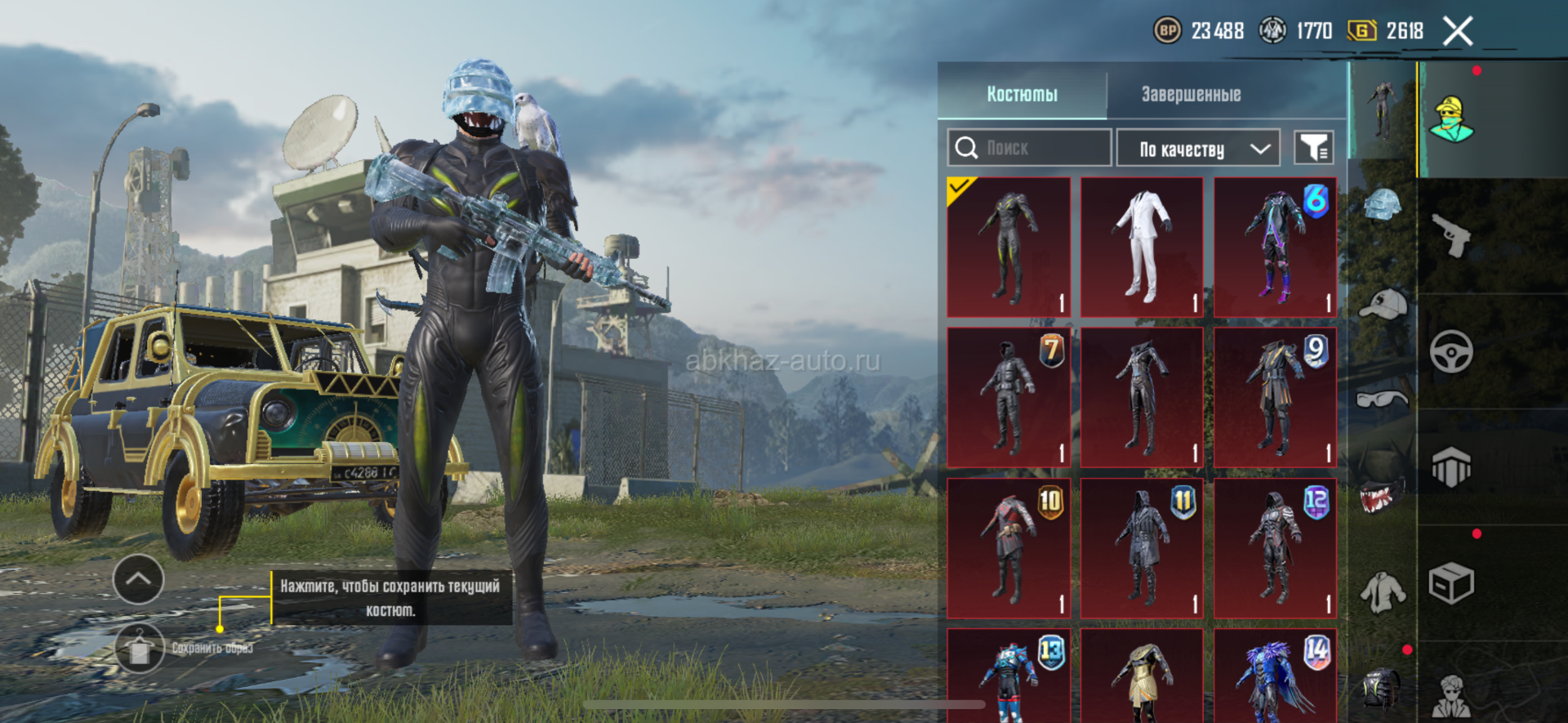Select the costume with badge 12
The height and width of the screenshot is (723, 1568).
click(x=1275, y=547)
